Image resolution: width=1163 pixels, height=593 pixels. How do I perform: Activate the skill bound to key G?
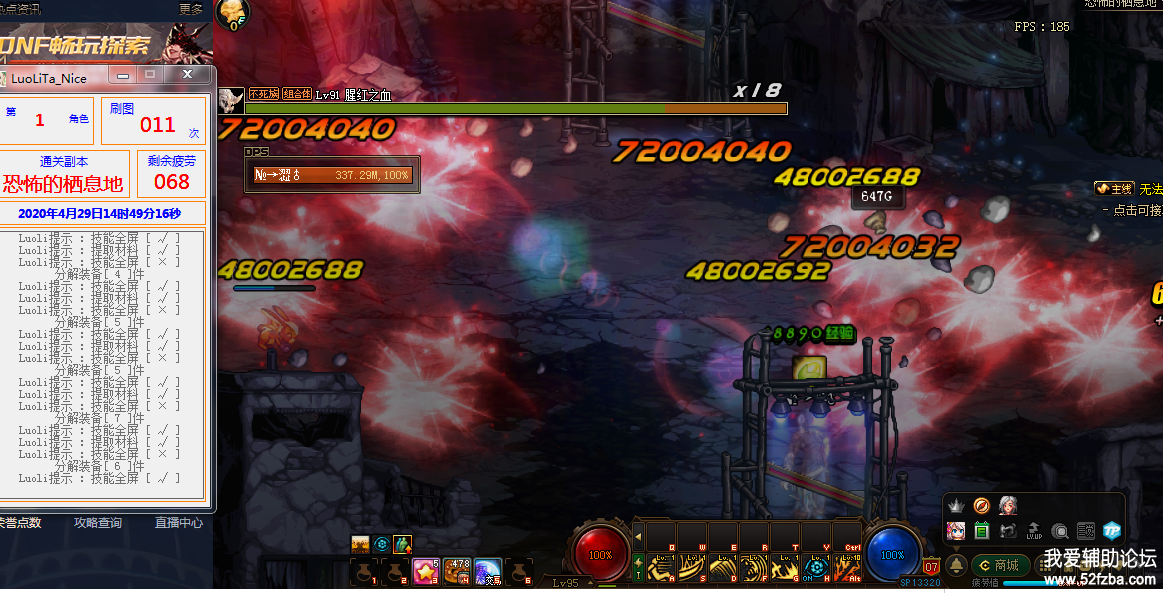coord(785,569)
